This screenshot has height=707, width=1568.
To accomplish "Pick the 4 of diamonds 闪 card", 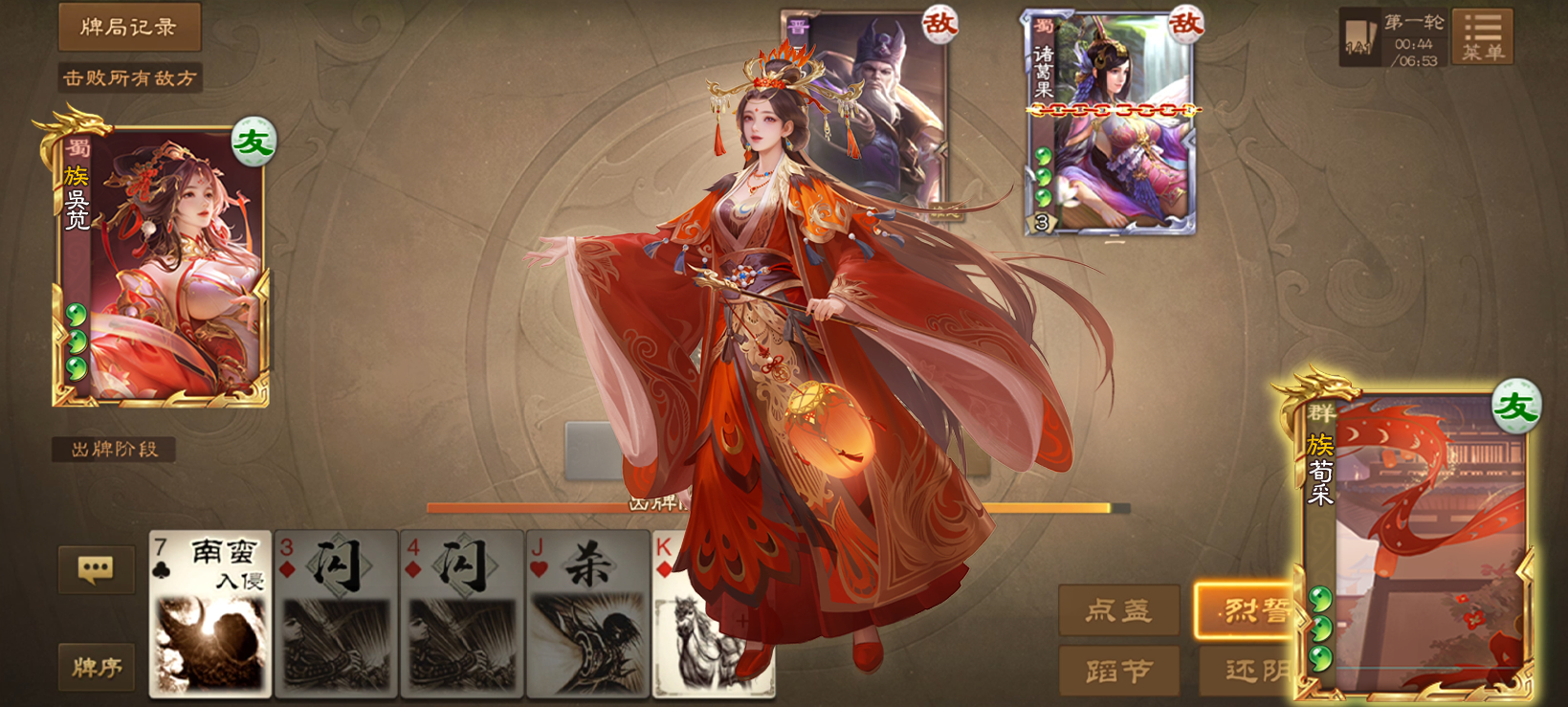I will click(461, 612).
